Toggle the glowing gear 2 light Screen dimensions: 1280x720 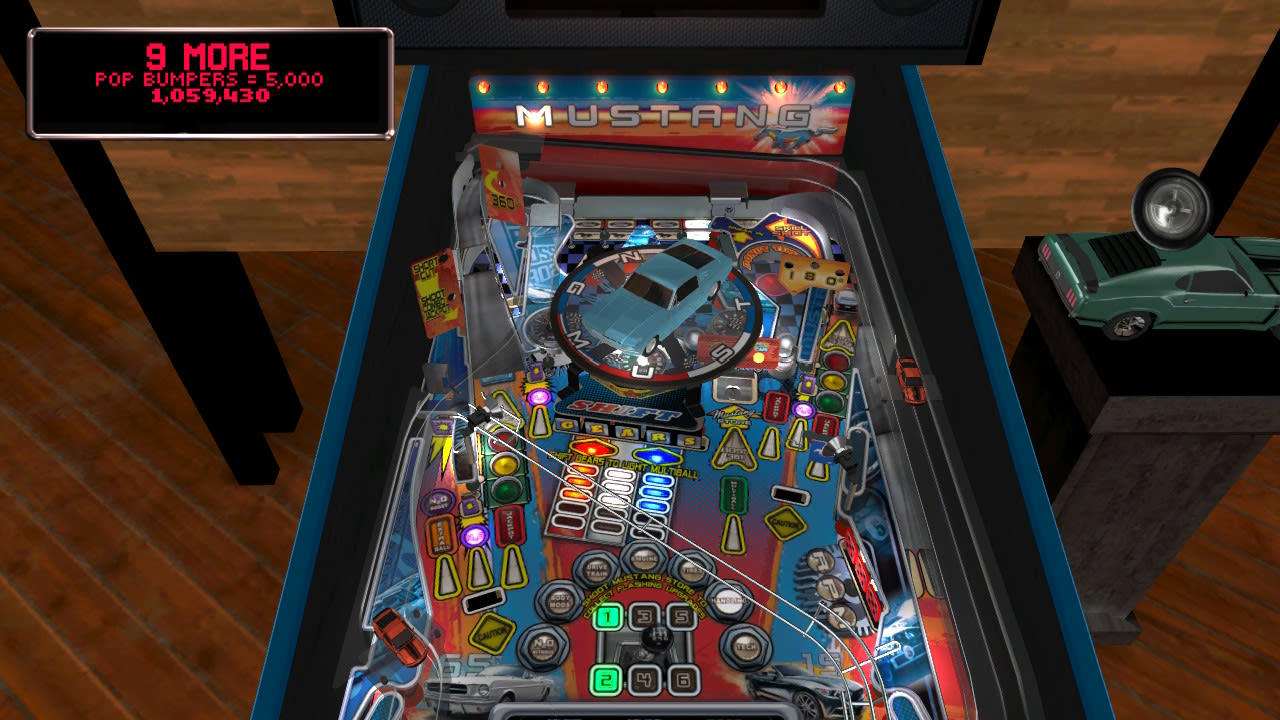coord(607,680)
